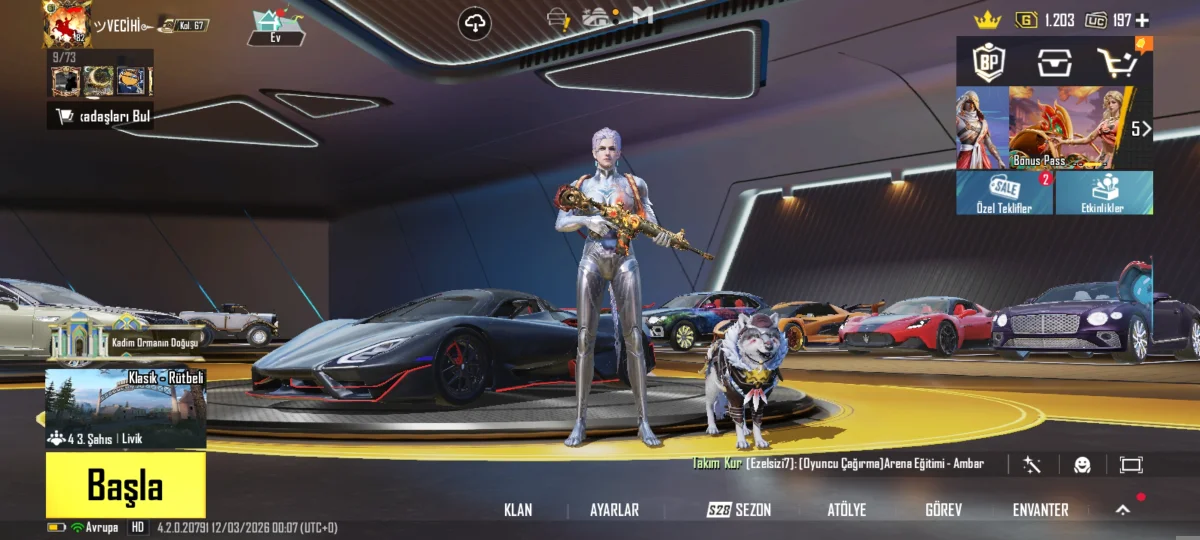Open Özel Teklifler special offers
The image size is (1200, 540).
(1004, 193)
